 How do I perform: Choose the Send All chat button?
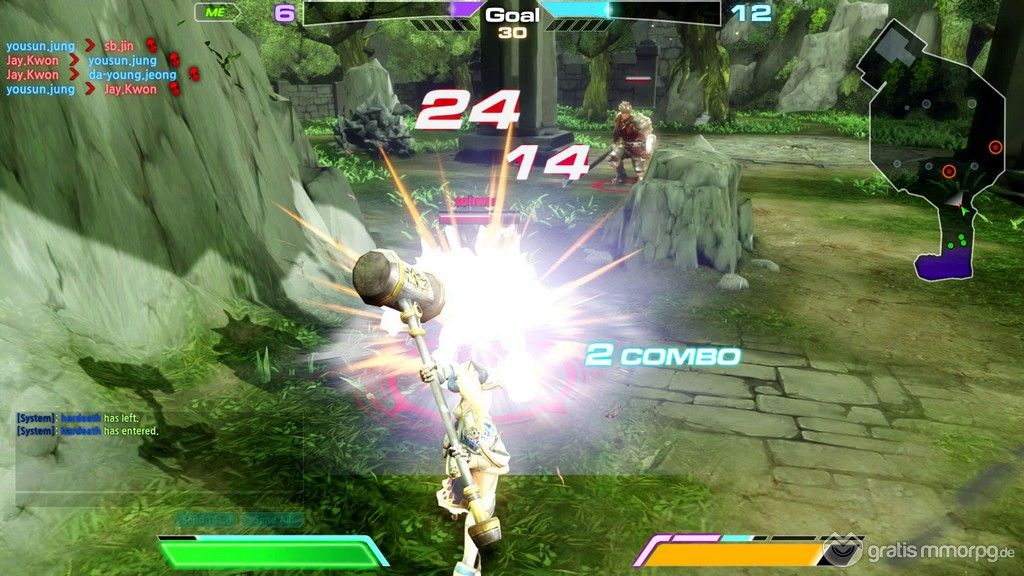pos(271,521)
